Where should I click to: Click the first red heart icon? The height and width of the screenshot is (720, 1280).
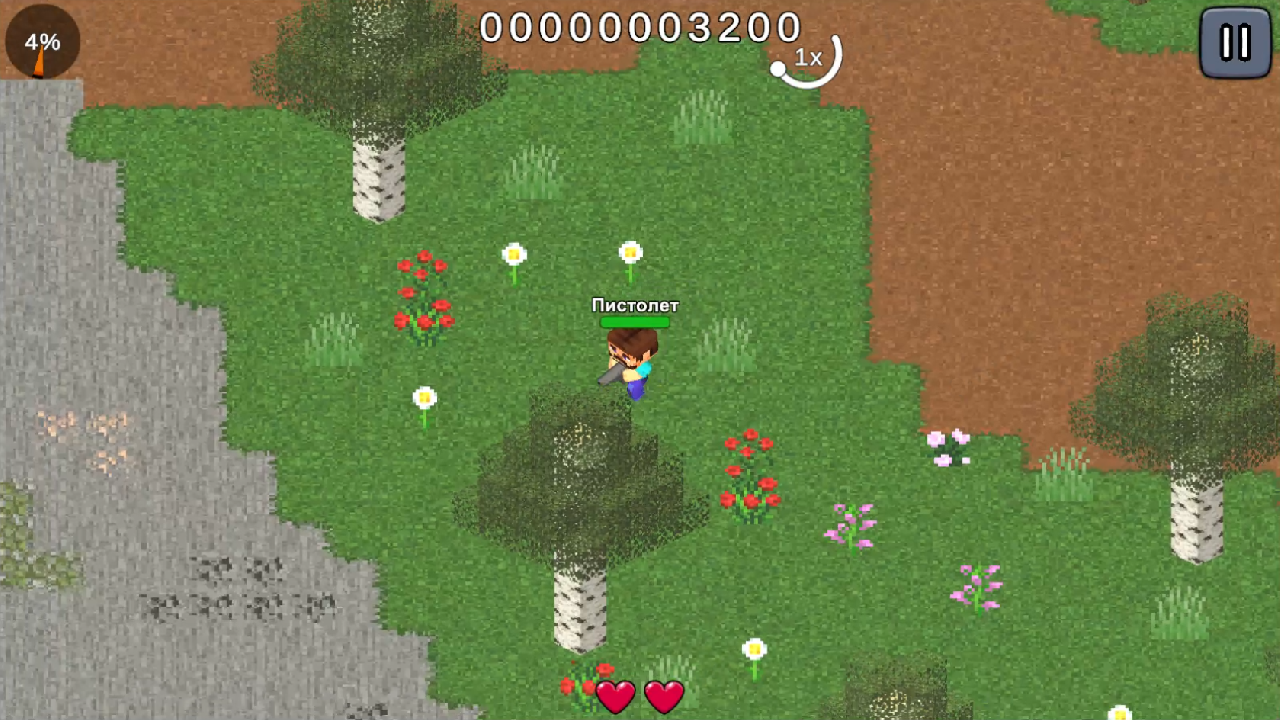pyautogui.click(x=614, y=696)
